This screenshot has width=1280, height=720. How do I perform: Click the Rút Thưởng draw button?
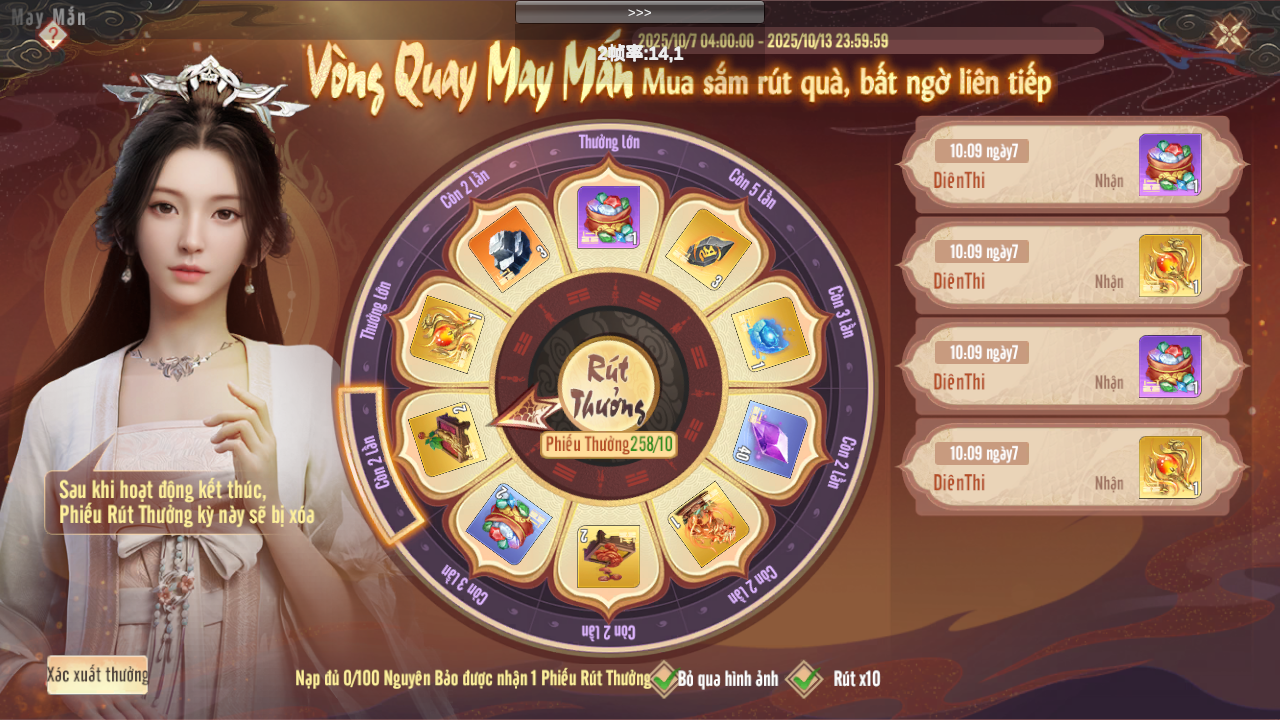coord(607,388)
